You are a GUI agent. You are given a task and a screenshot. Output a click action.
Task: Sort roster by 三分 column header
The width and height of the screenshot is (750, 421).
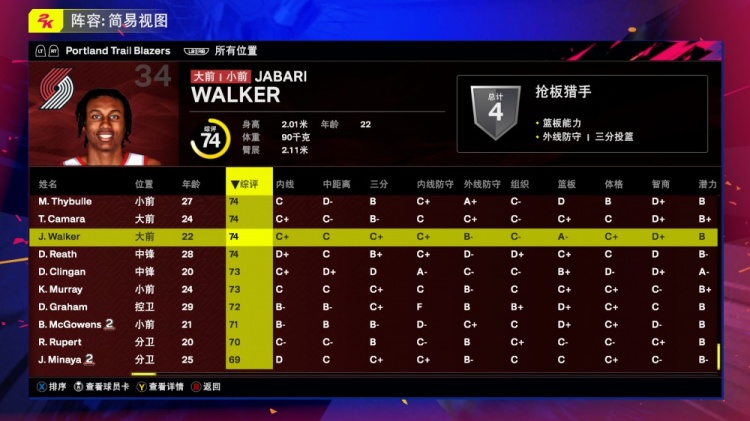click(x=378, y=184)
